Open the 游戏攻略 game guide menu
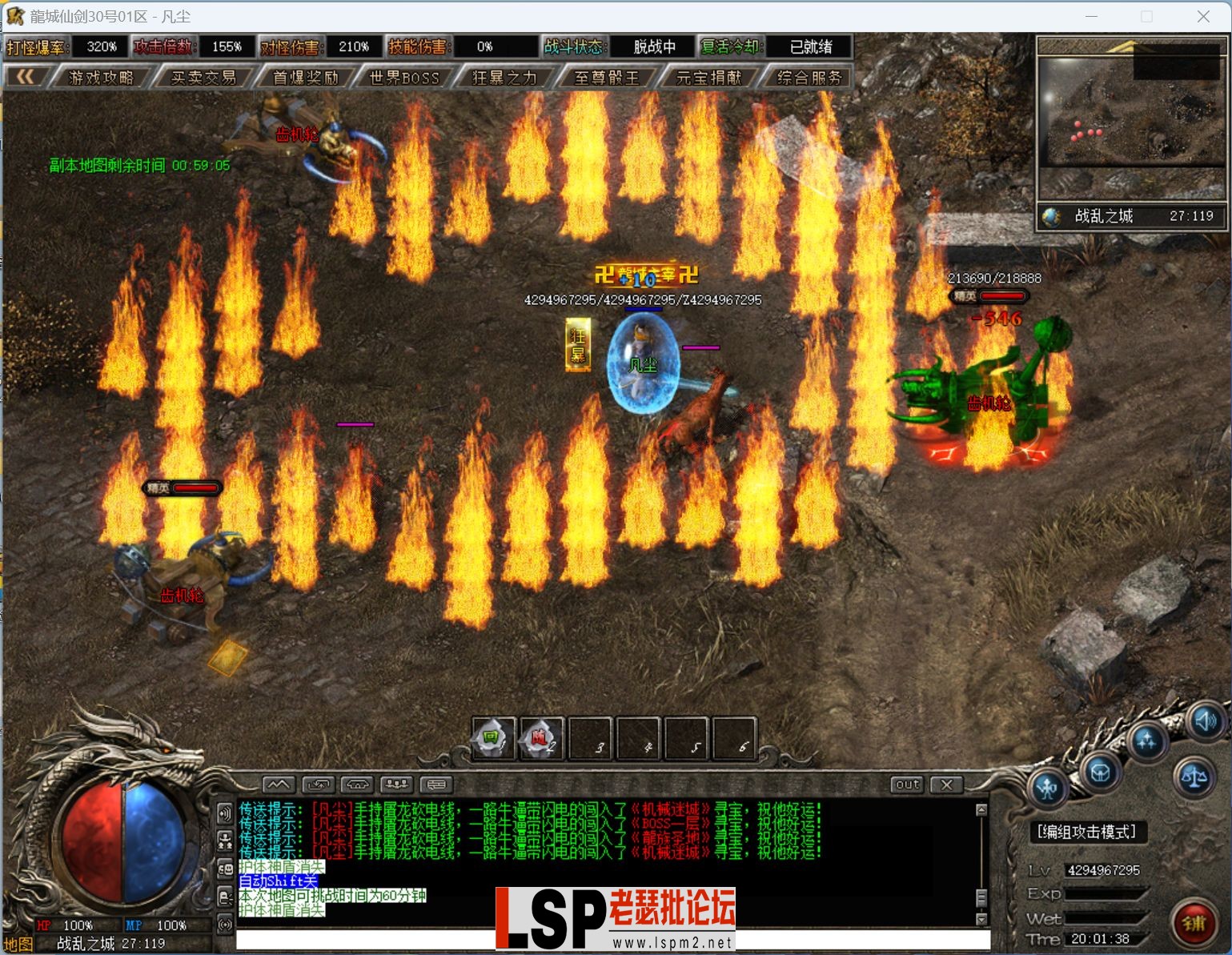This screenshot has height=955, width=1232. [101, 78]
